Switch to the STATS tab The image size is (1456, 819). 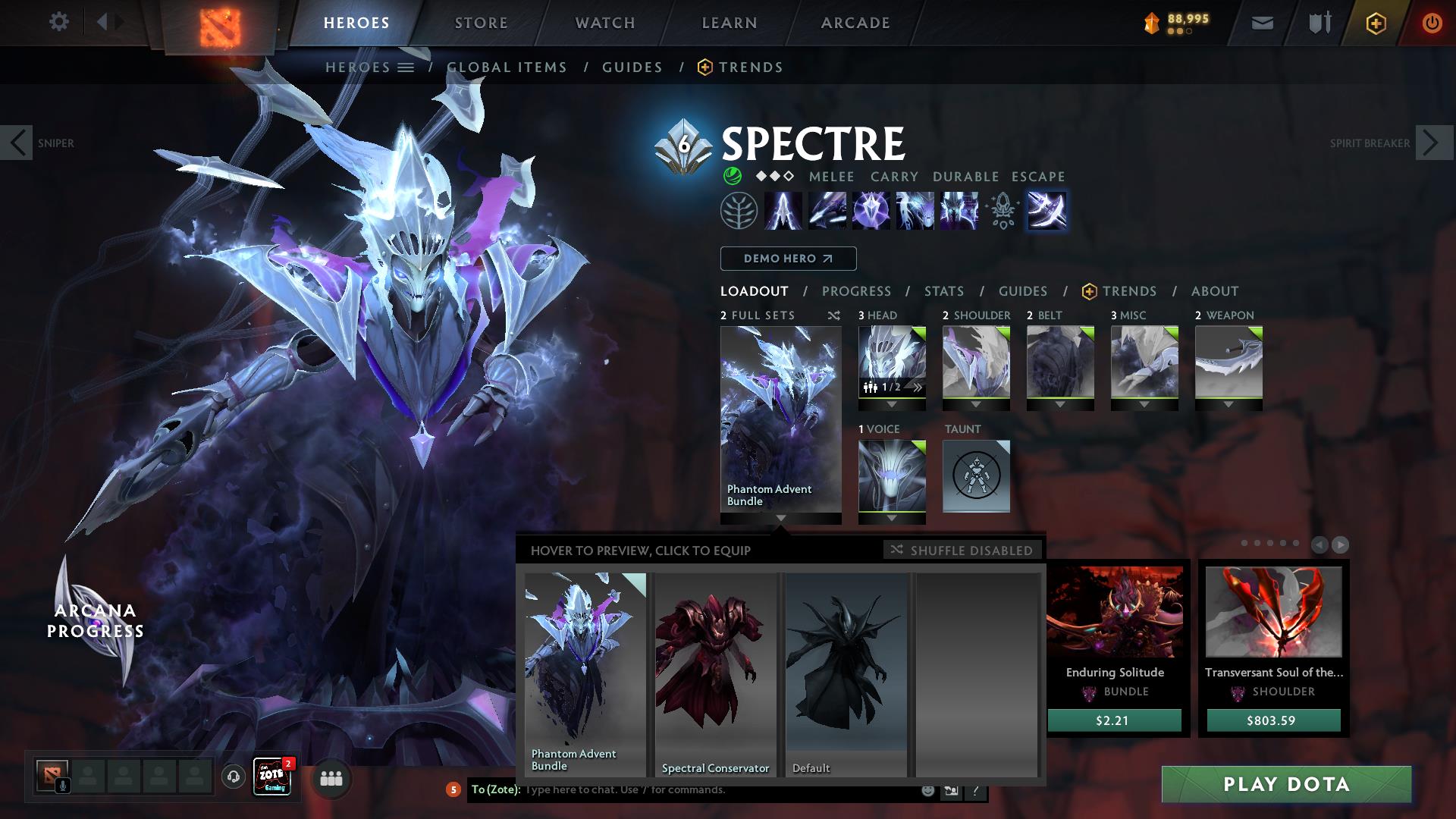tap(943, 291)
